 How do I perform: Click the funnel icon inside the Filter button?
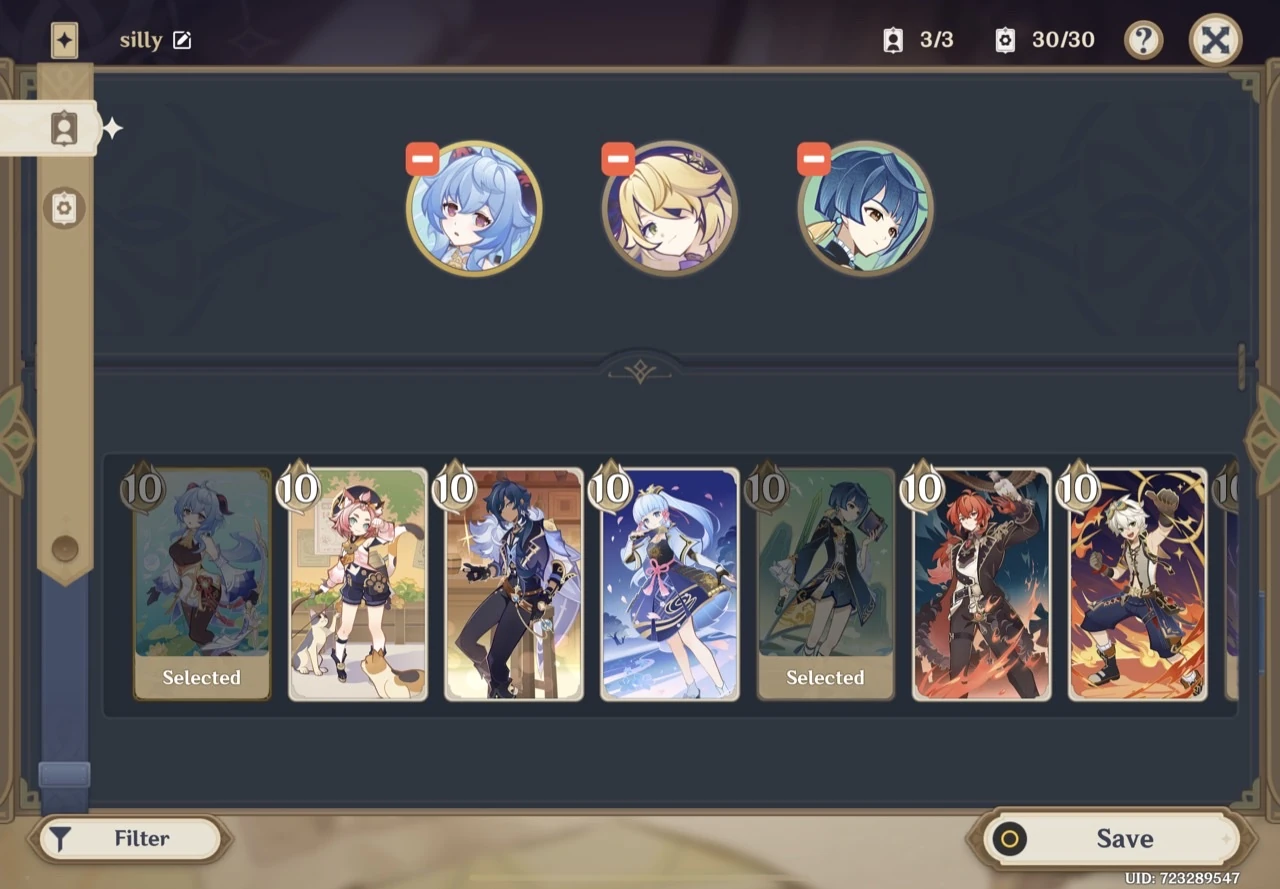tap(60, 839)
